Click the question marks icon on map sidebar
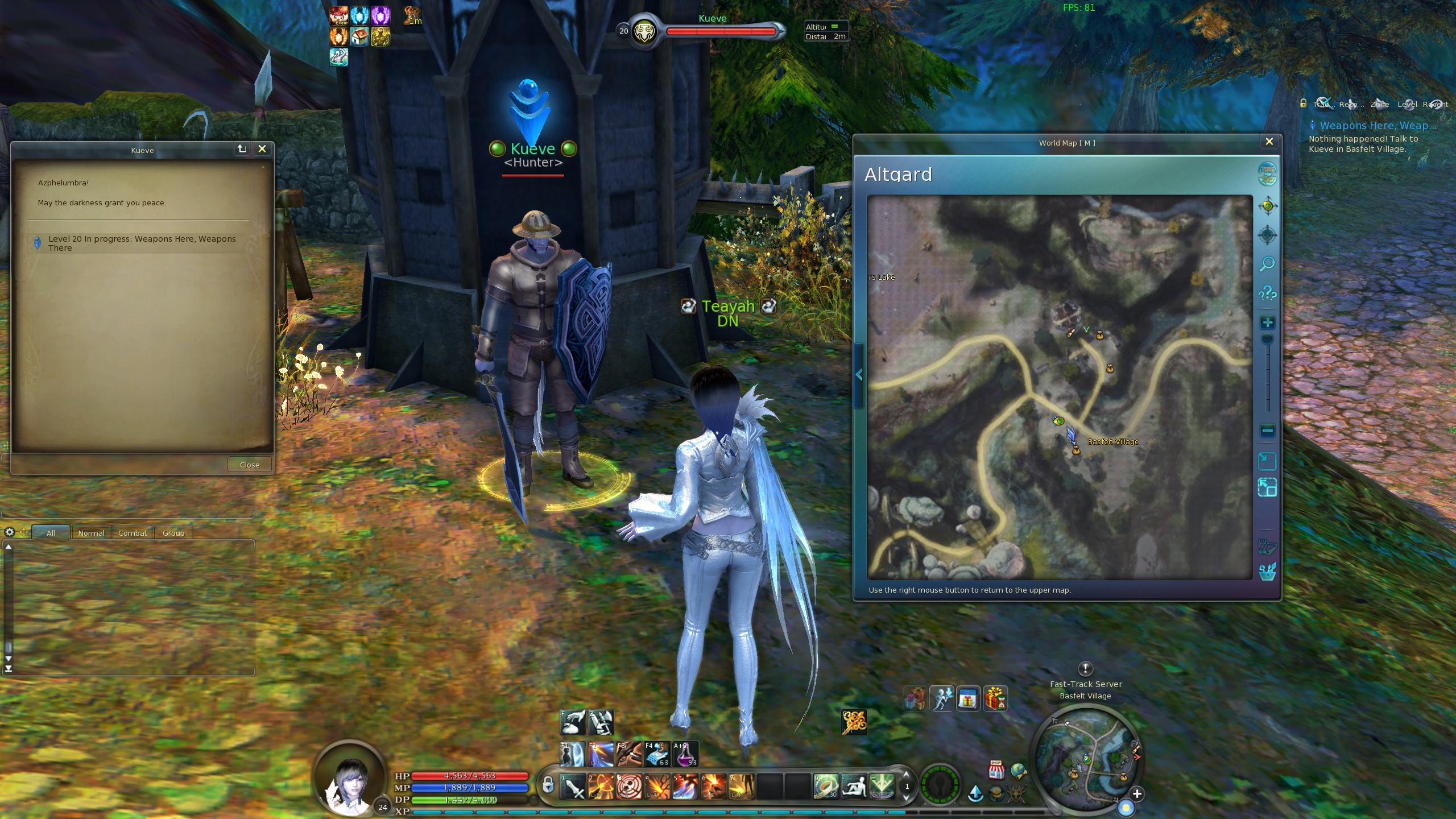 point(1267,293)
